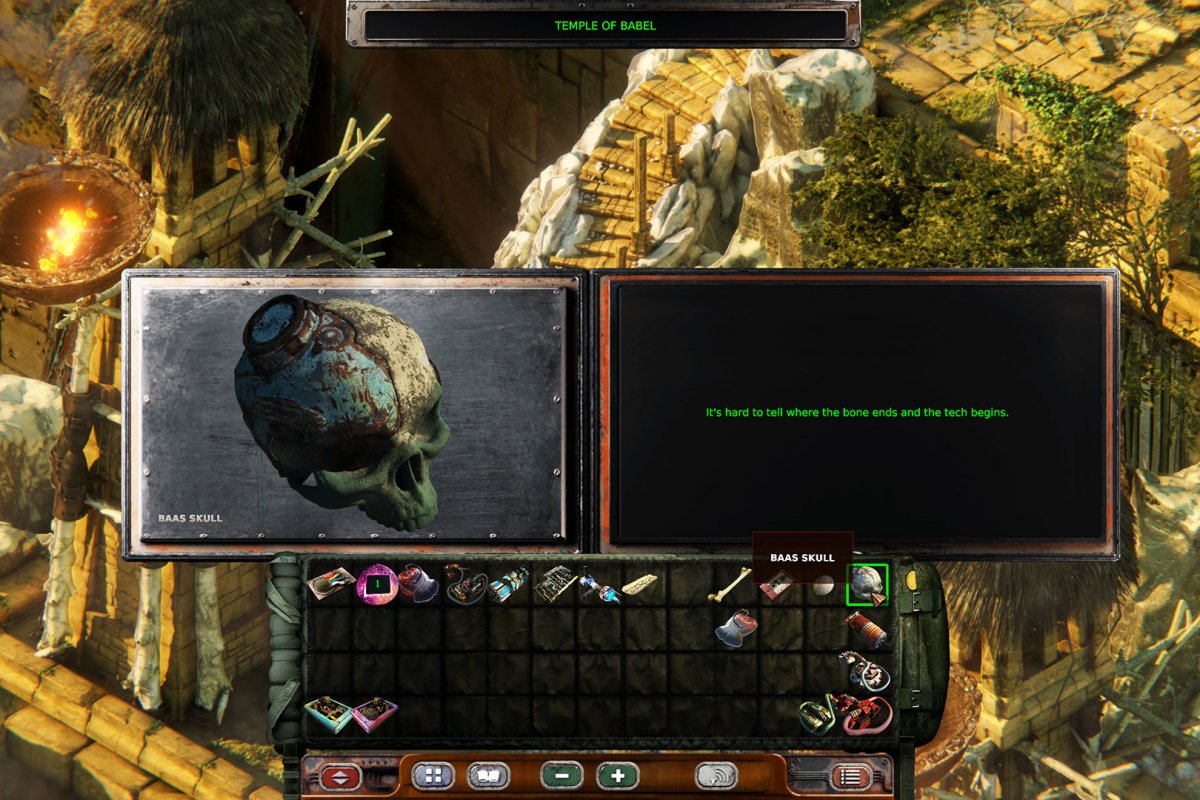Image resolution: width=1200 pixels, height=800 pixels.
Task: Activate the signal waves button
Action: coord(716,776)
